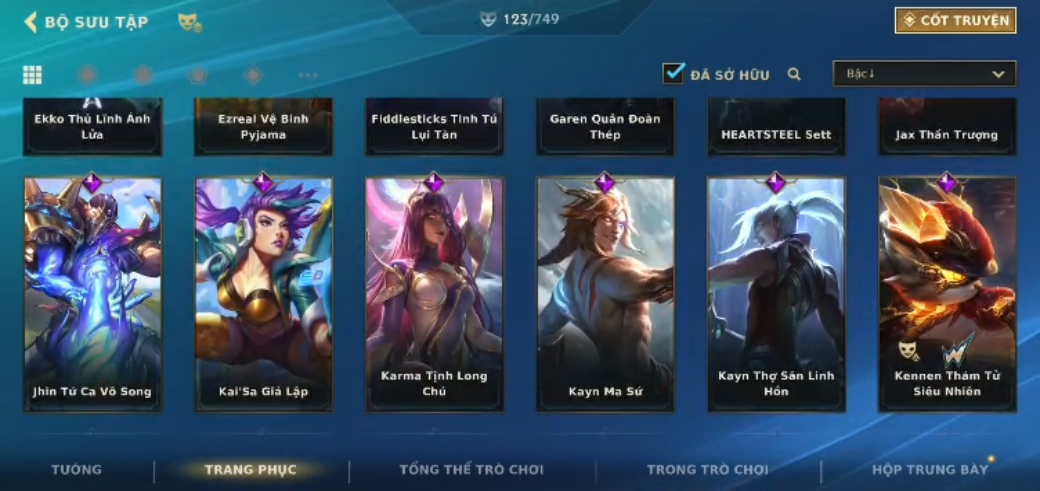Toggle the Đã Sở Hữu checkbox
Screen dimensions: 1040x491
point(674,73)
